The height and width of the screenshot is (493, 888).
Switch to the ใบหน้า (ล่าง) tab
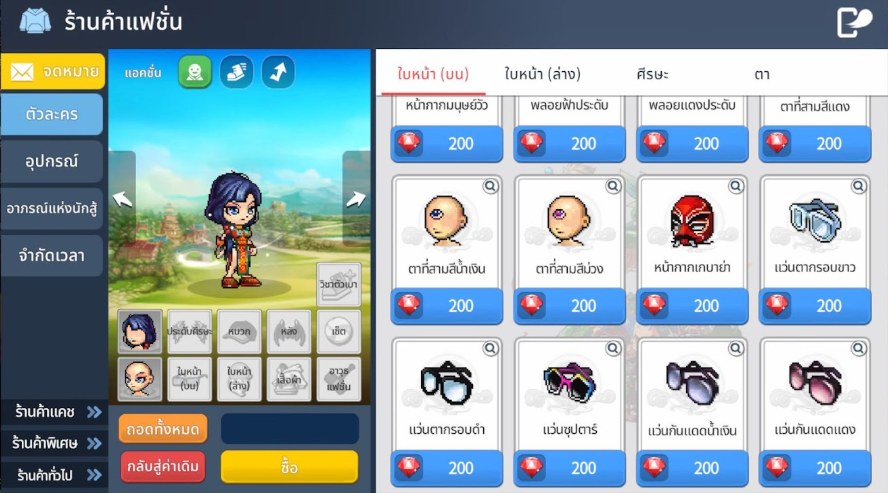pos(542,74)
